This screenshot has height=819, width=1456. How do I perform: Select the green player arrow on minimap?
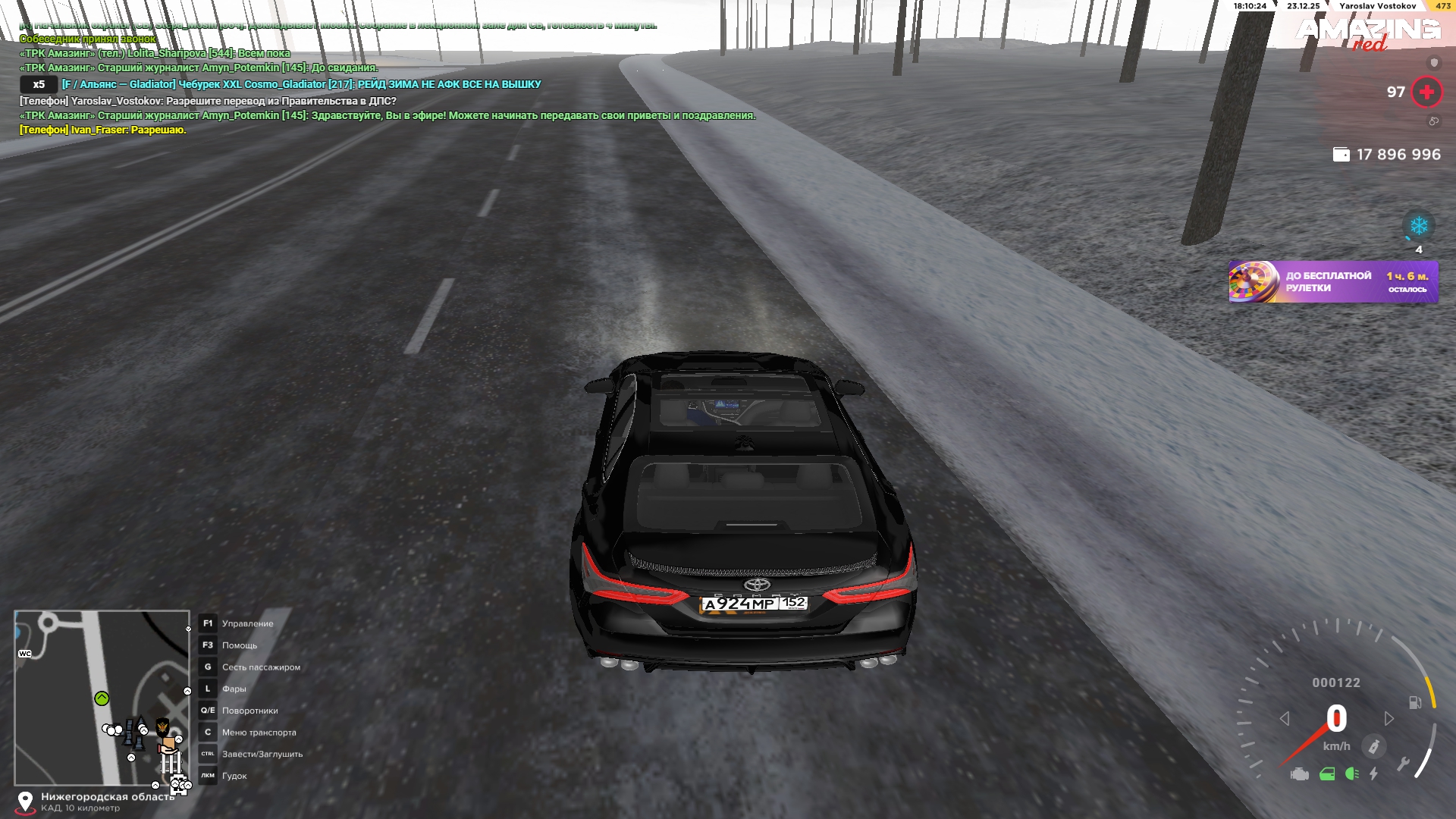102,698
